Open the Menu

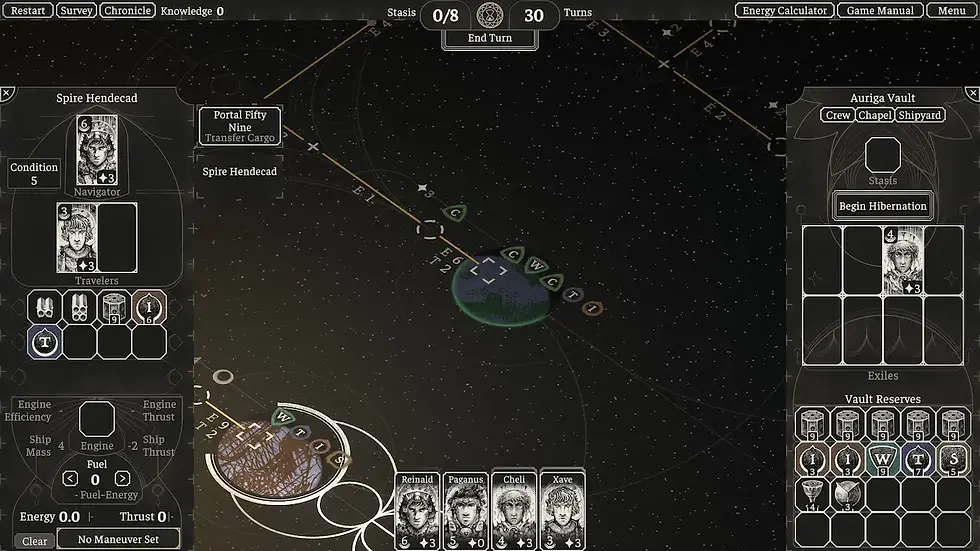pos(951,11)
